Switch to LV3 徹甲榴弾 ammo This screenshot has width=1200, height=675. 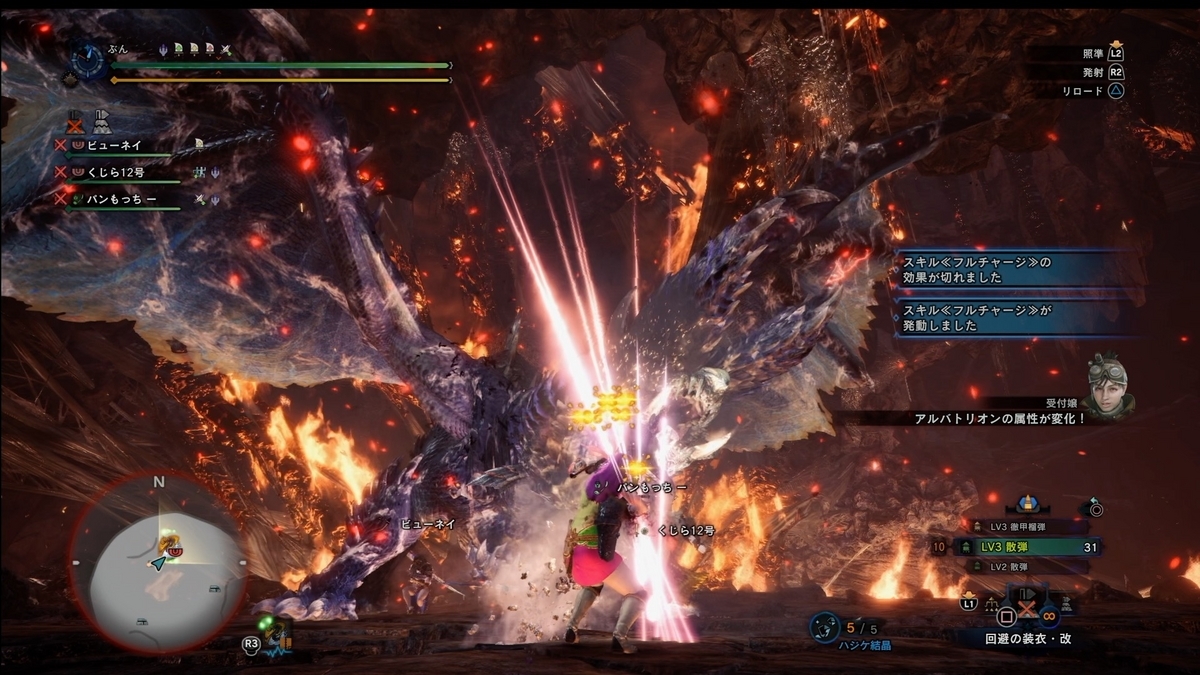click(1025, 526)
